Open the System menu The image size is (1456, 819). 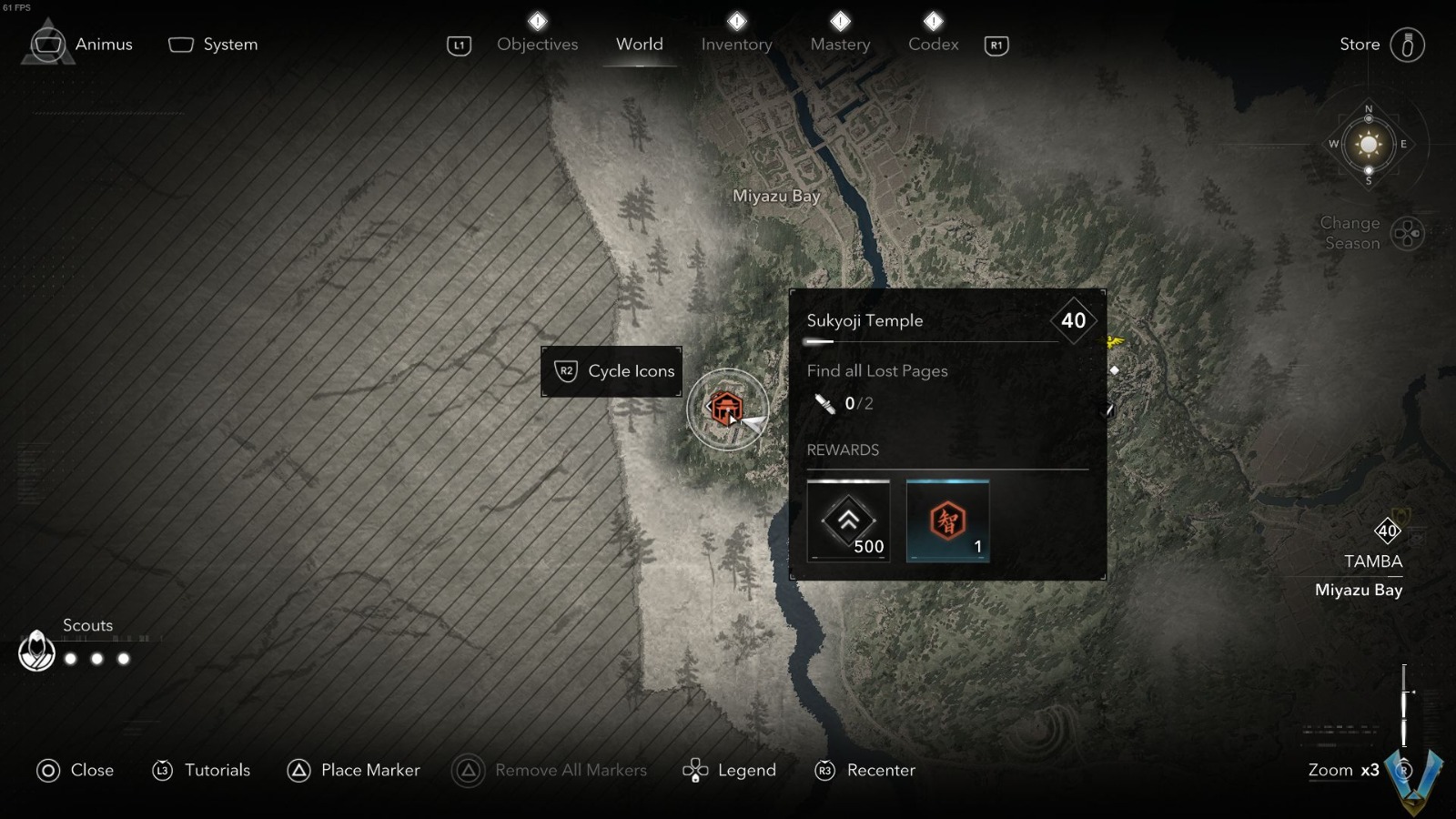(x=214, y=44)
